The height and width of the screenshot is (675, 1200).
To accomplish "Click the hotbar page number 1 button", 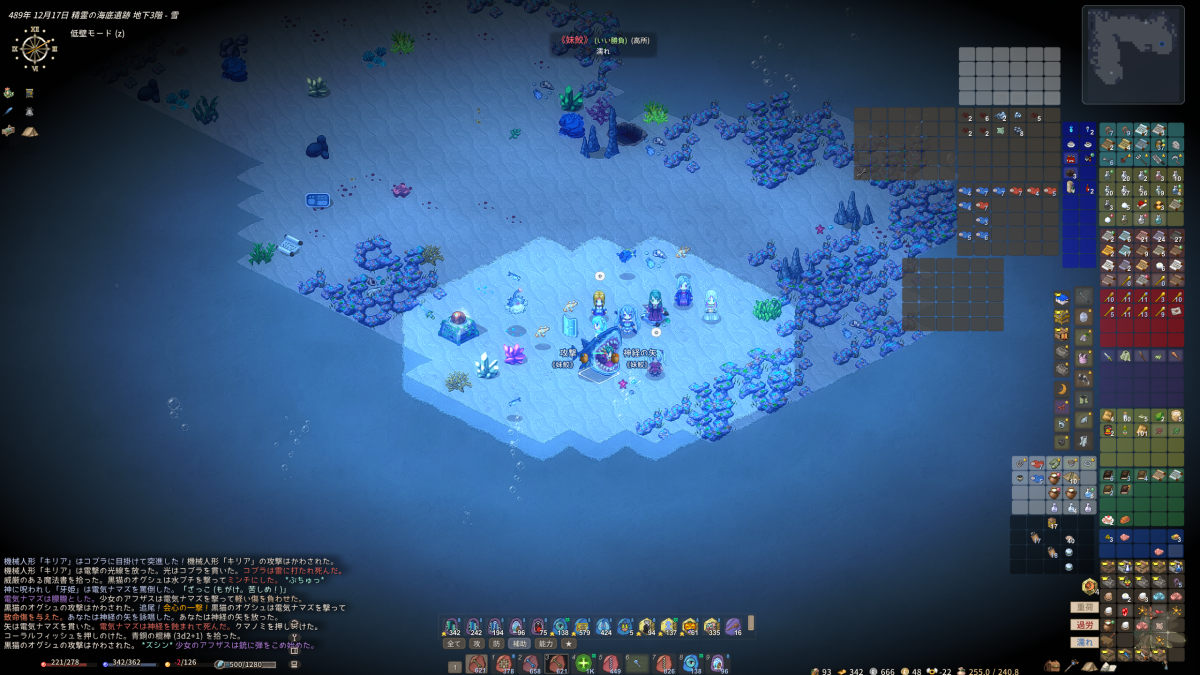I will [x=455, y=666].
